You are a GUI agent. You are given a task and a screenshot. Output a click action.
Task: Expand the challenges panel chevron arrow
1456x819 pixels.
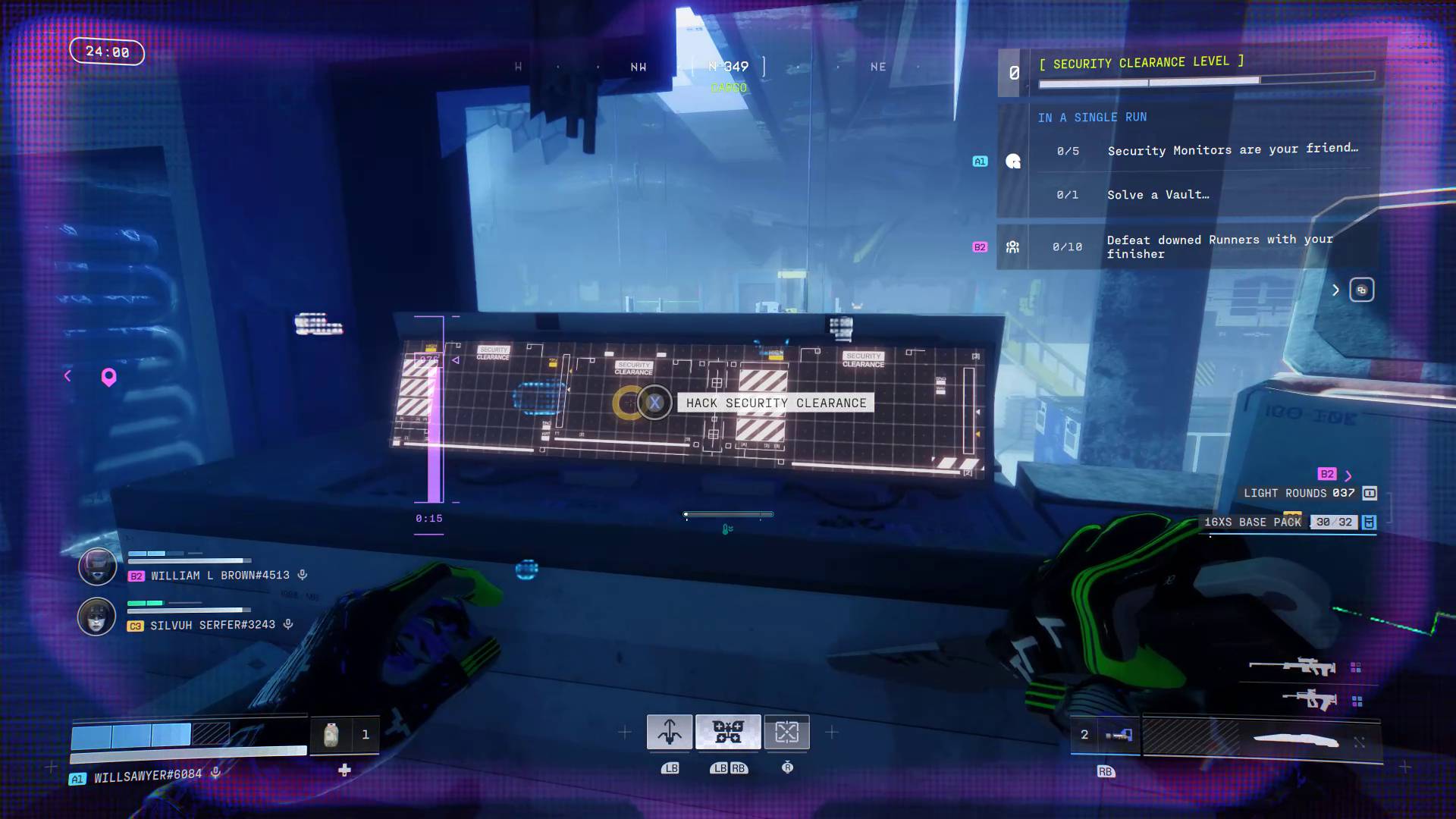[1335, 290]
